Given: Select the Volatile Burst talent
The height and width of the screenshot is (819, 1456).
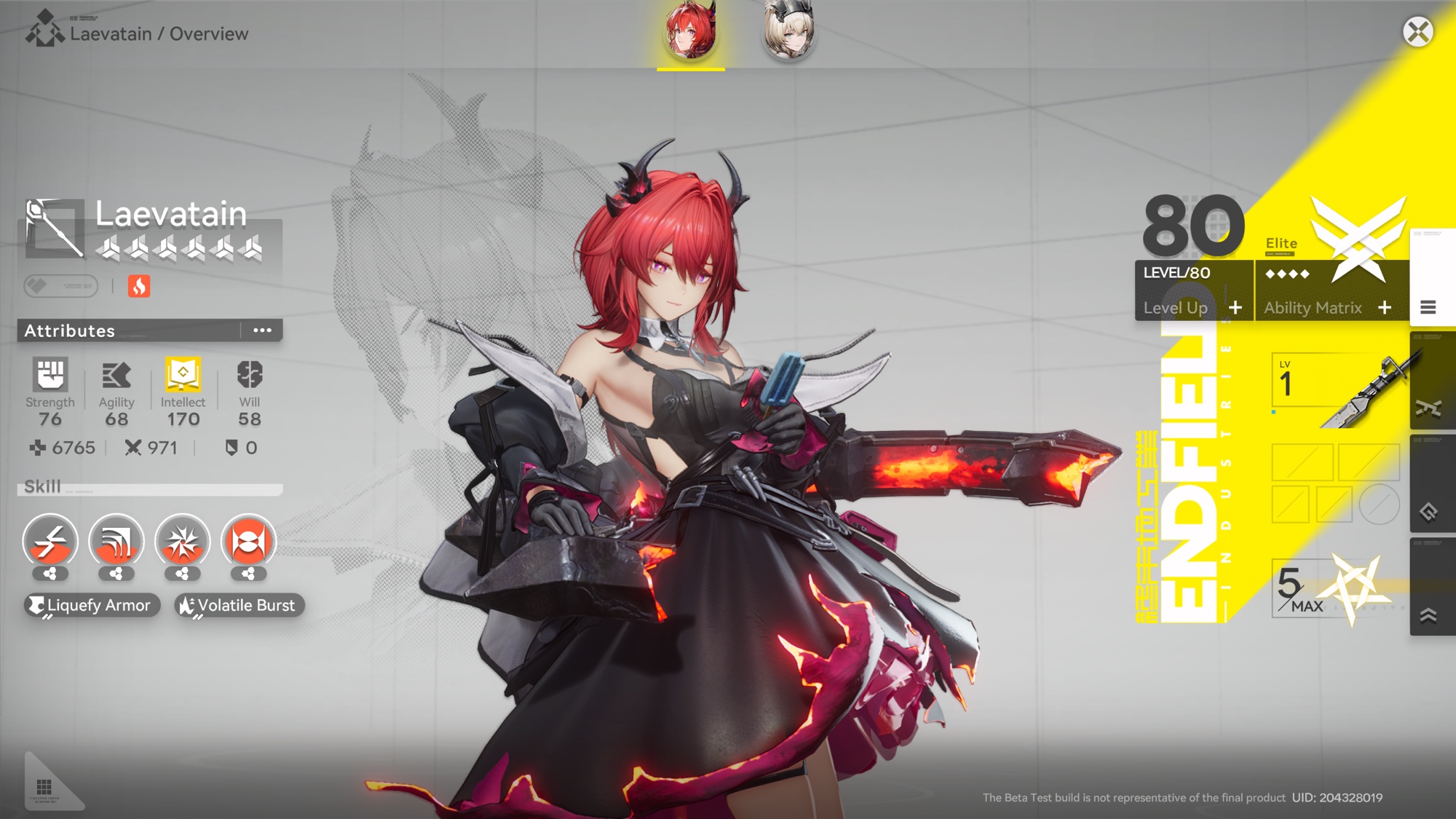Looking at the screenshot, I should pyautogui.click(x=239, y=605).
